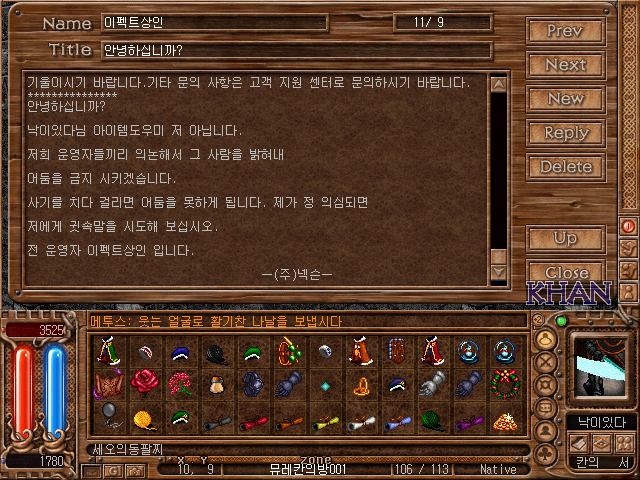
Task: Click the Up button
Action: tap(565, 238)
